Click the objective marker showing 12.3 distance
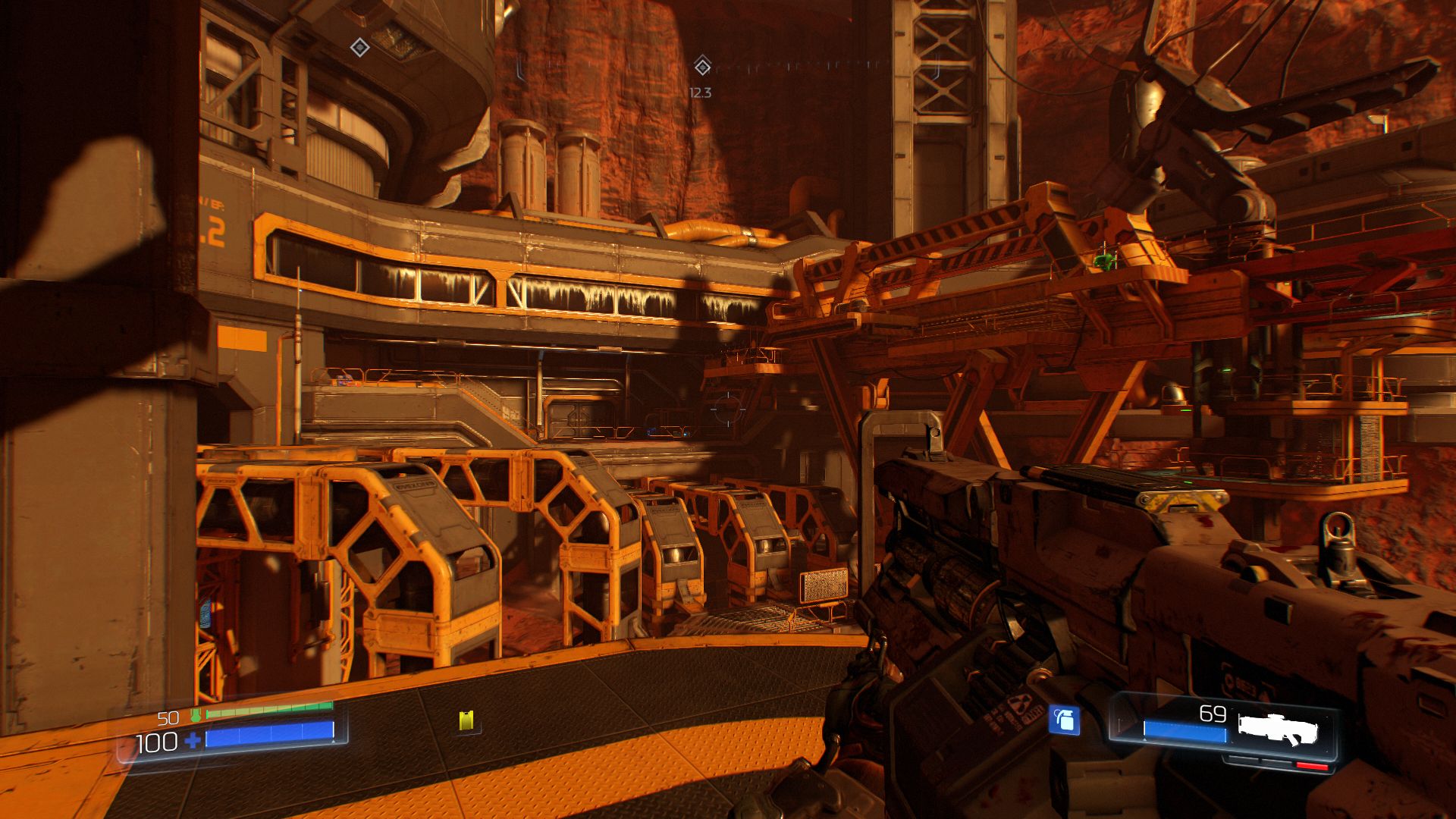1456x819 pixels. click(x=702, y=67)
